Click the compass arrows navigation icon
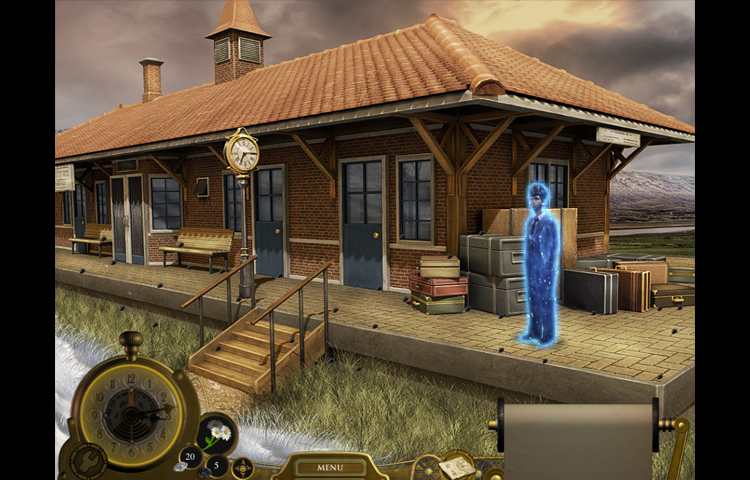This screenshot has width=750, height=480. click(x=243, y=467)
